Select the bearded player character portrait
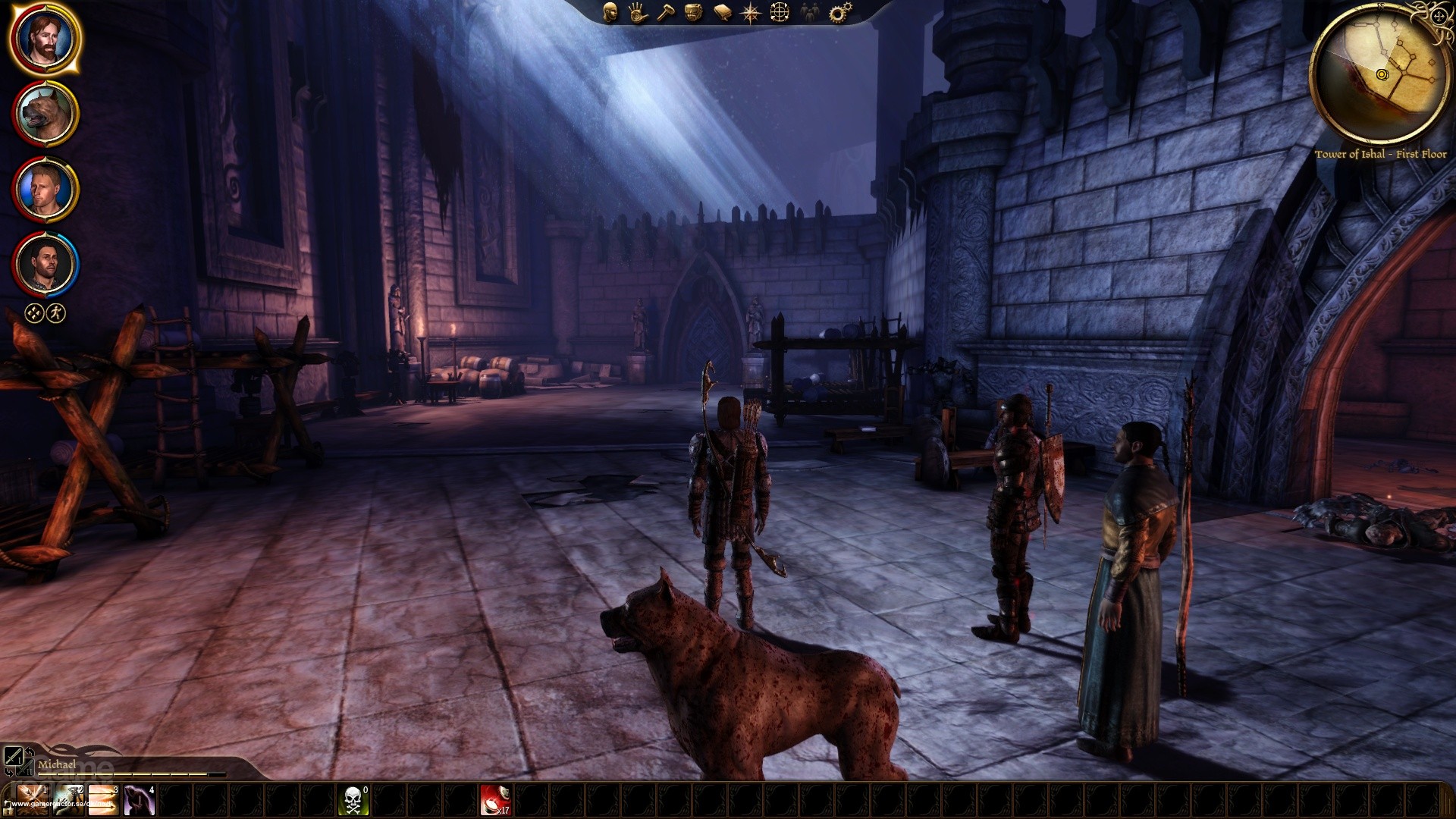 pyautogui.click(x=44, y=38)
